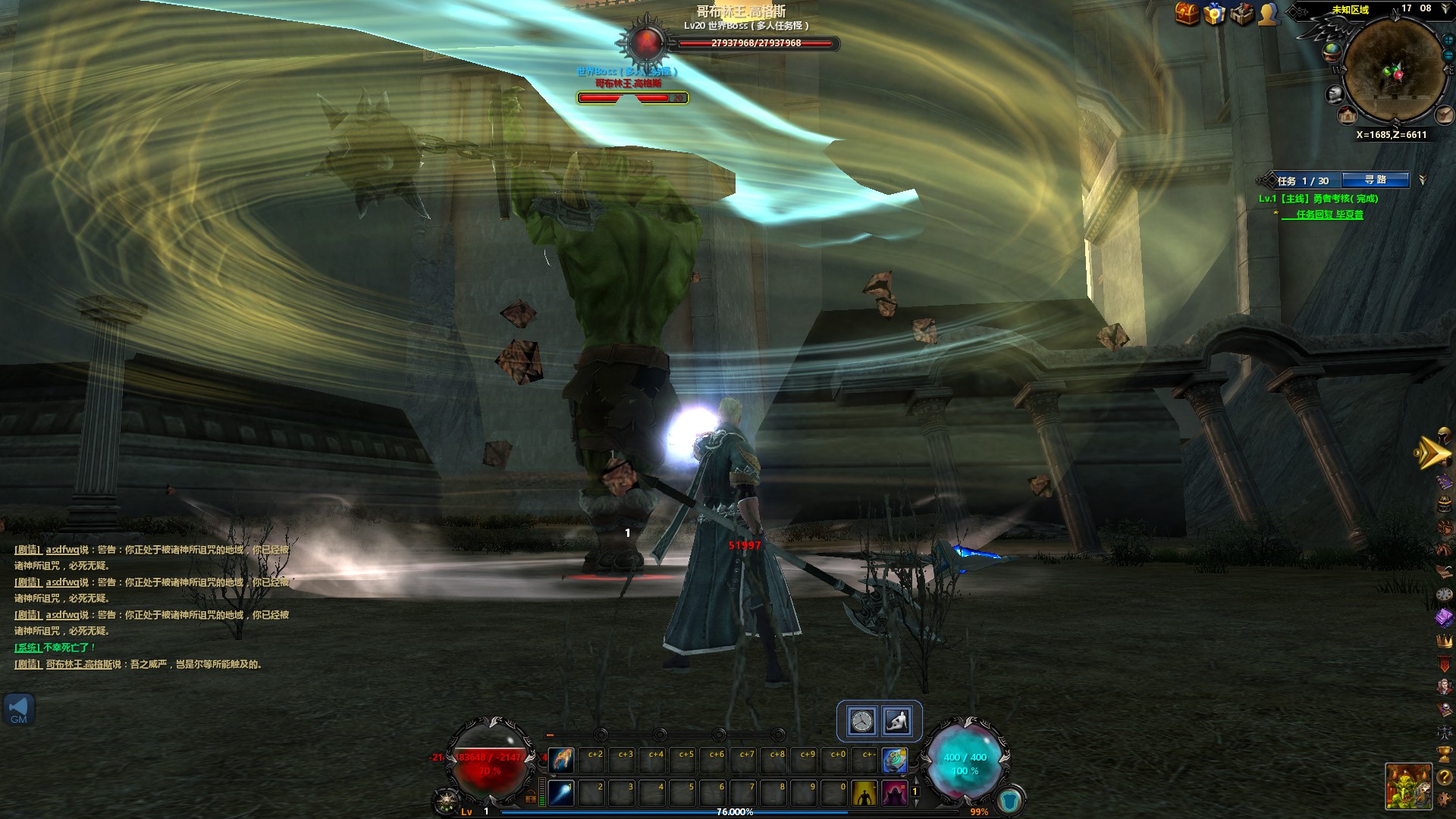This screenshot has height=819, width=1456.
Task: Click the 寻路 pathfinding button
Action: click(x=1375, y=180)
